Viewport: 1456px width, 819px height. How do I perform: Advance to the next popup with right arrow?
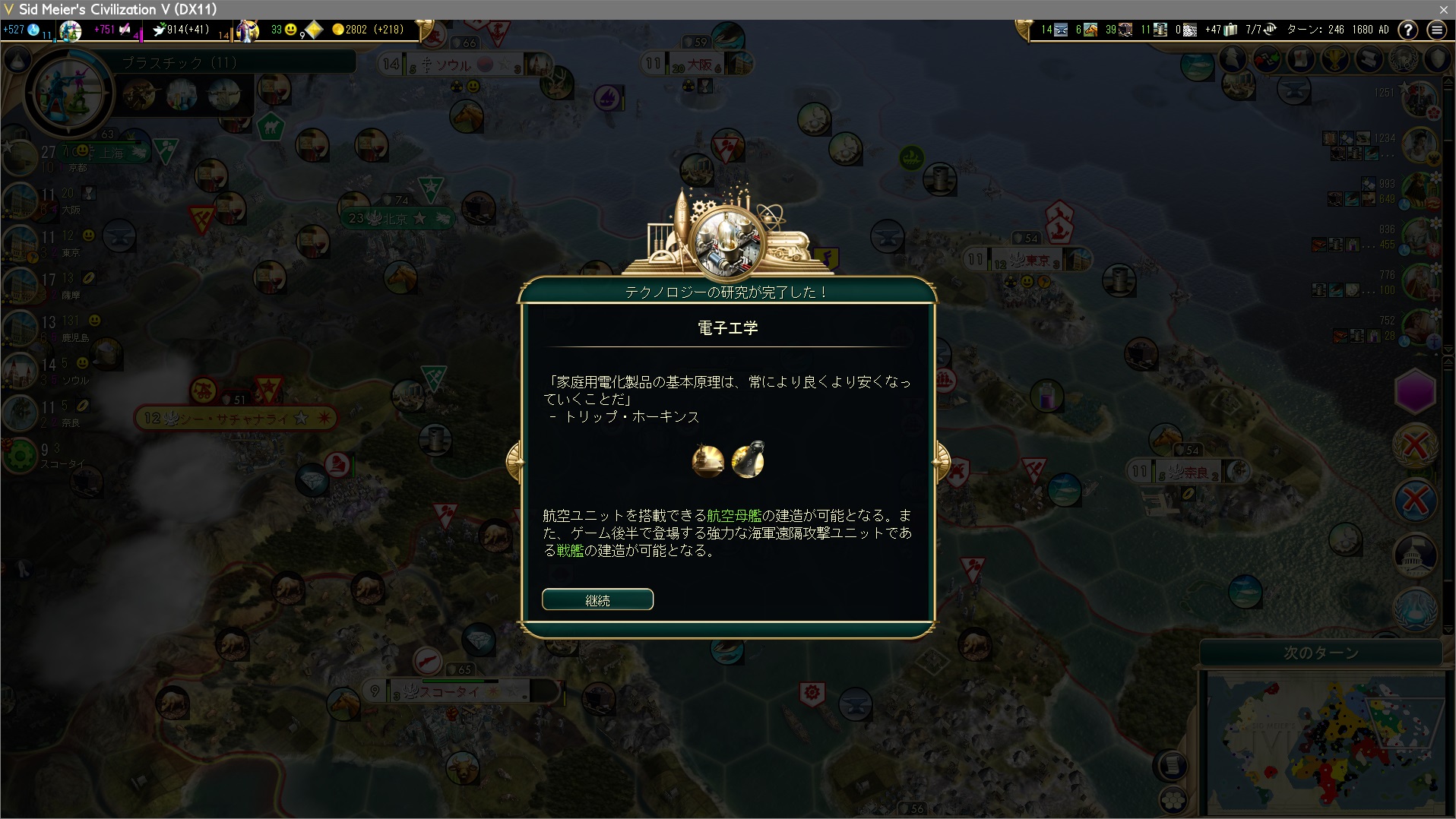coord(942,460)
